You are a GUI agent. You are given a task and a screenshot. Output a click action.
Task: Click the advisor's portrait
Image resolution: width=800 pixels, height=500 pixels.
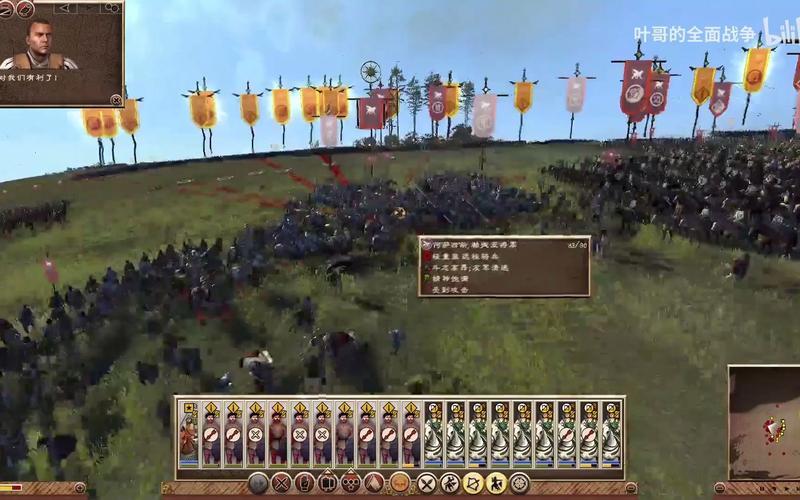click(x=41, y=42)
